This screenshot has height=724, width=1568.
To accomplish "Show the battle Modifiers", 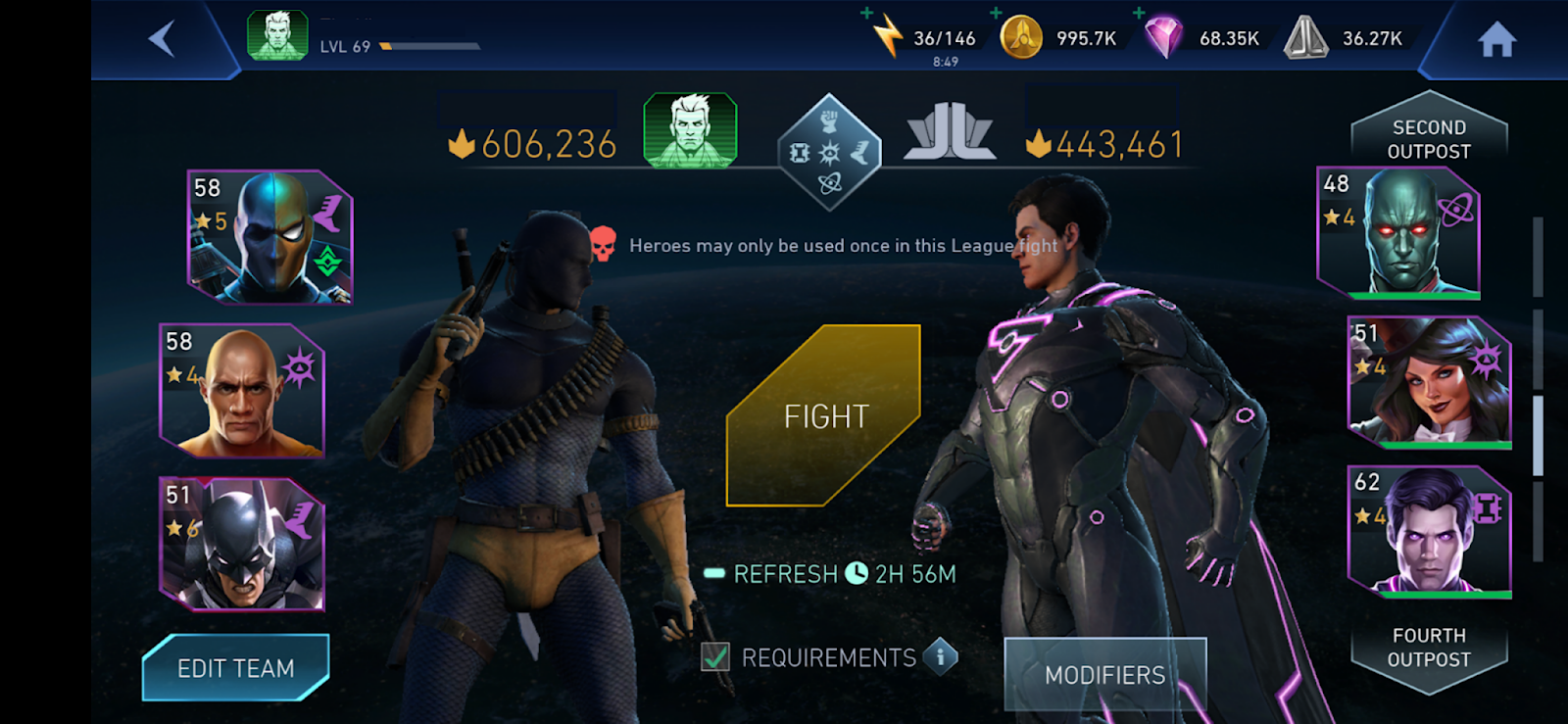I will (x=1104, y=674).
